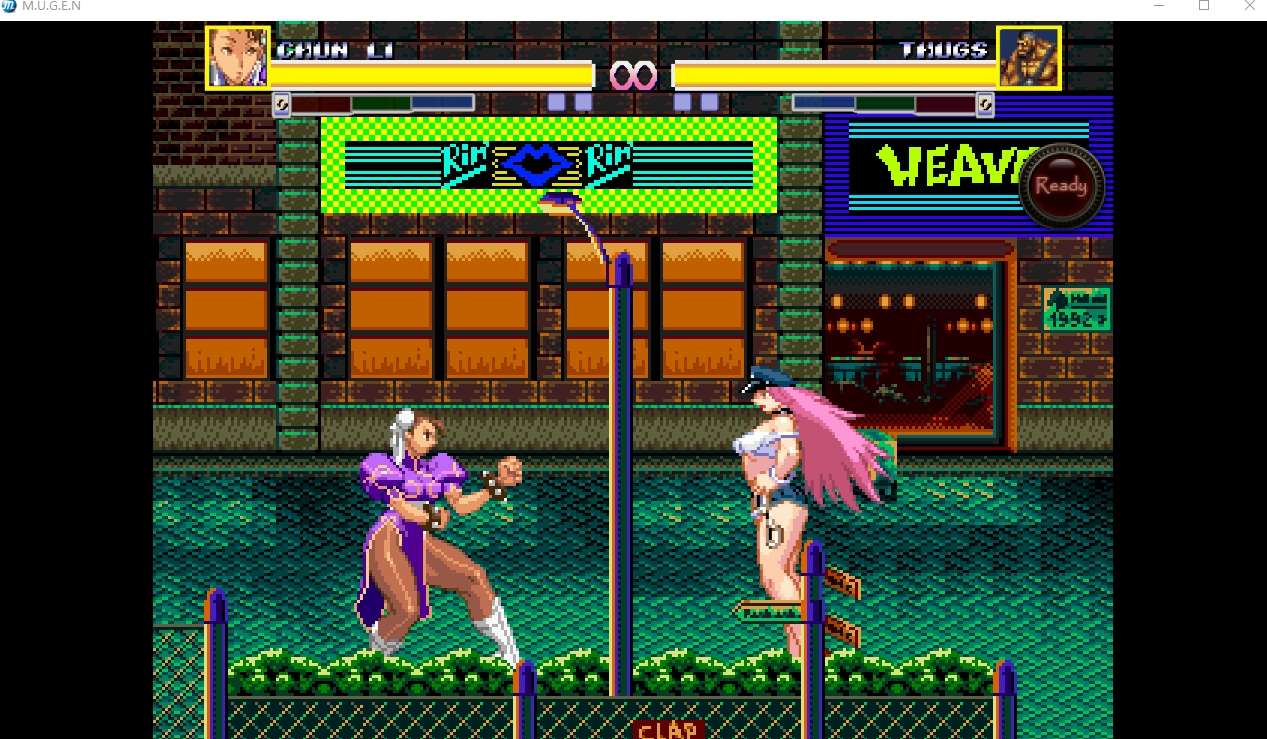Close the M.U.G.E.N window

(x=1249, y=6)
